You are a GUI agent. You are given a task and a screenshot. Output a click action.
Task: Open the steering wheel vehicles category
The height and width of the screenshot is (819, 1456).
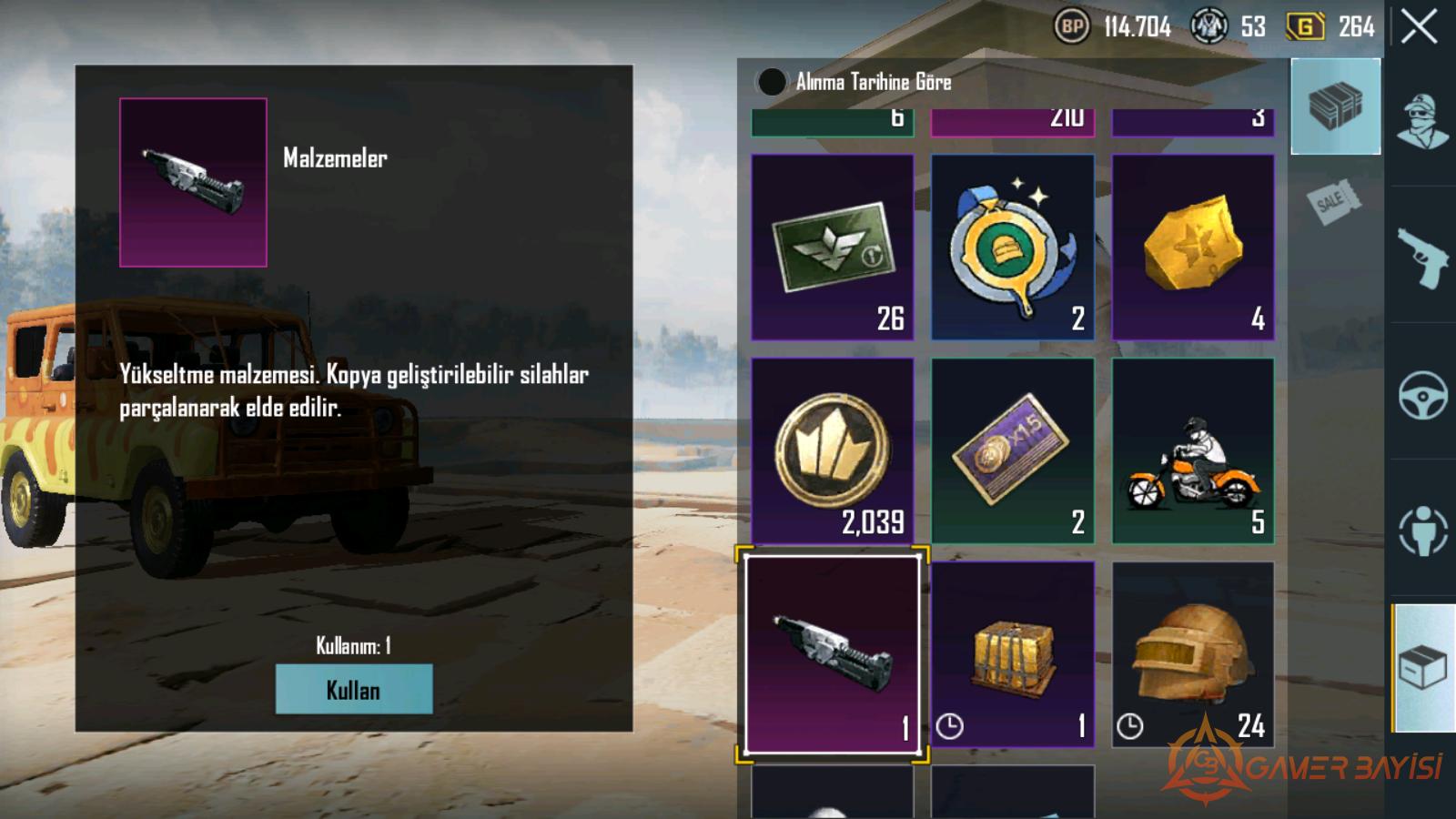pyautogui.click(x=1422, y=395)
